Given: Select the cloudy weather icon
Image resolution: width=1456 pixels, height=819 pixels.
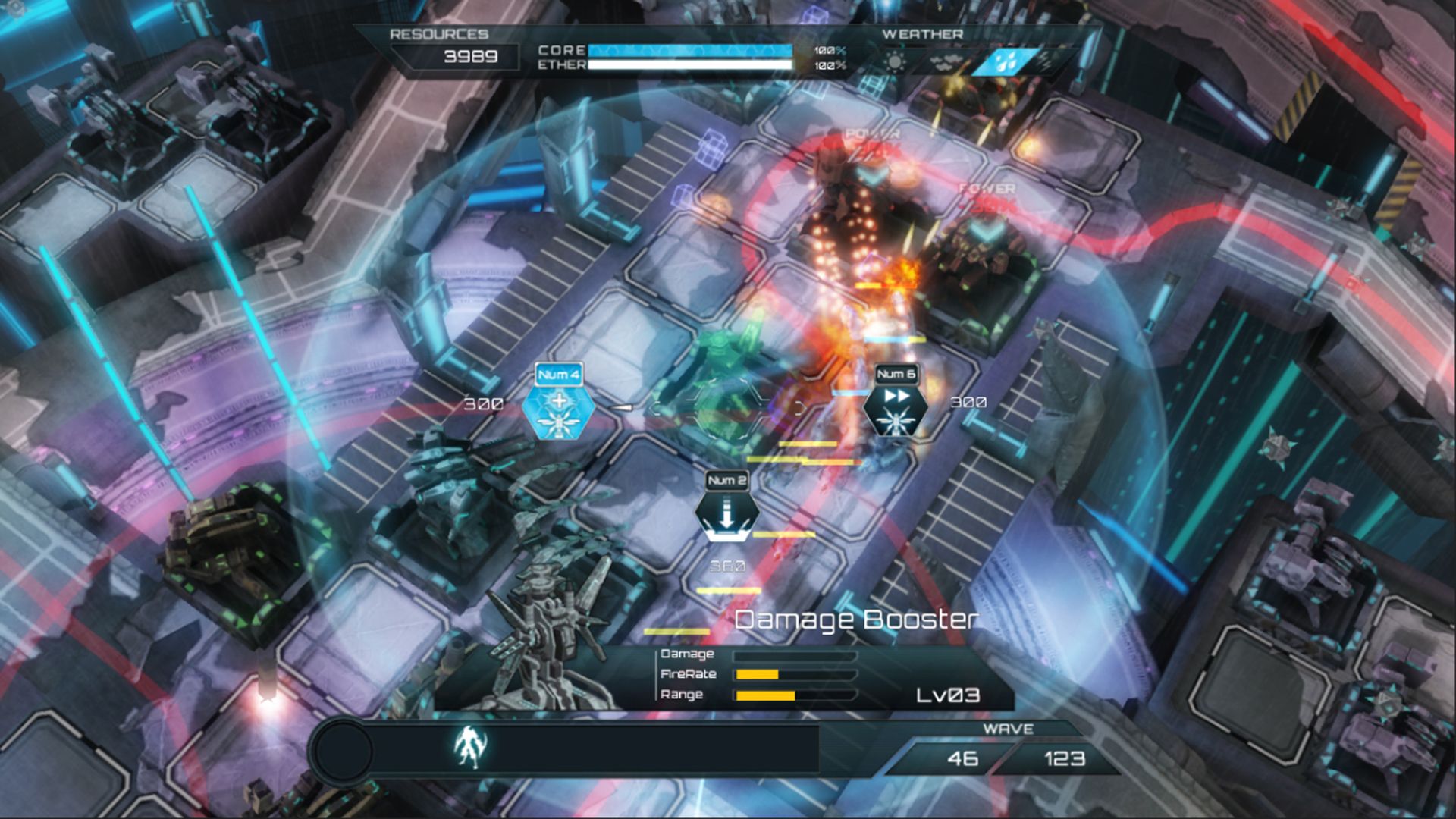Looking at the screenshot, I should 945,61.
